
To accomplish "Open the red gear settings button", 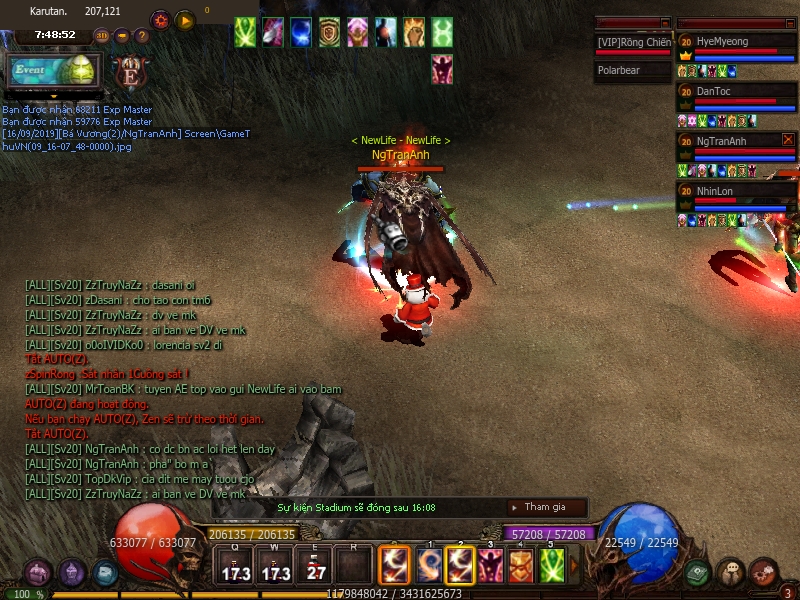I will [160, 20].
